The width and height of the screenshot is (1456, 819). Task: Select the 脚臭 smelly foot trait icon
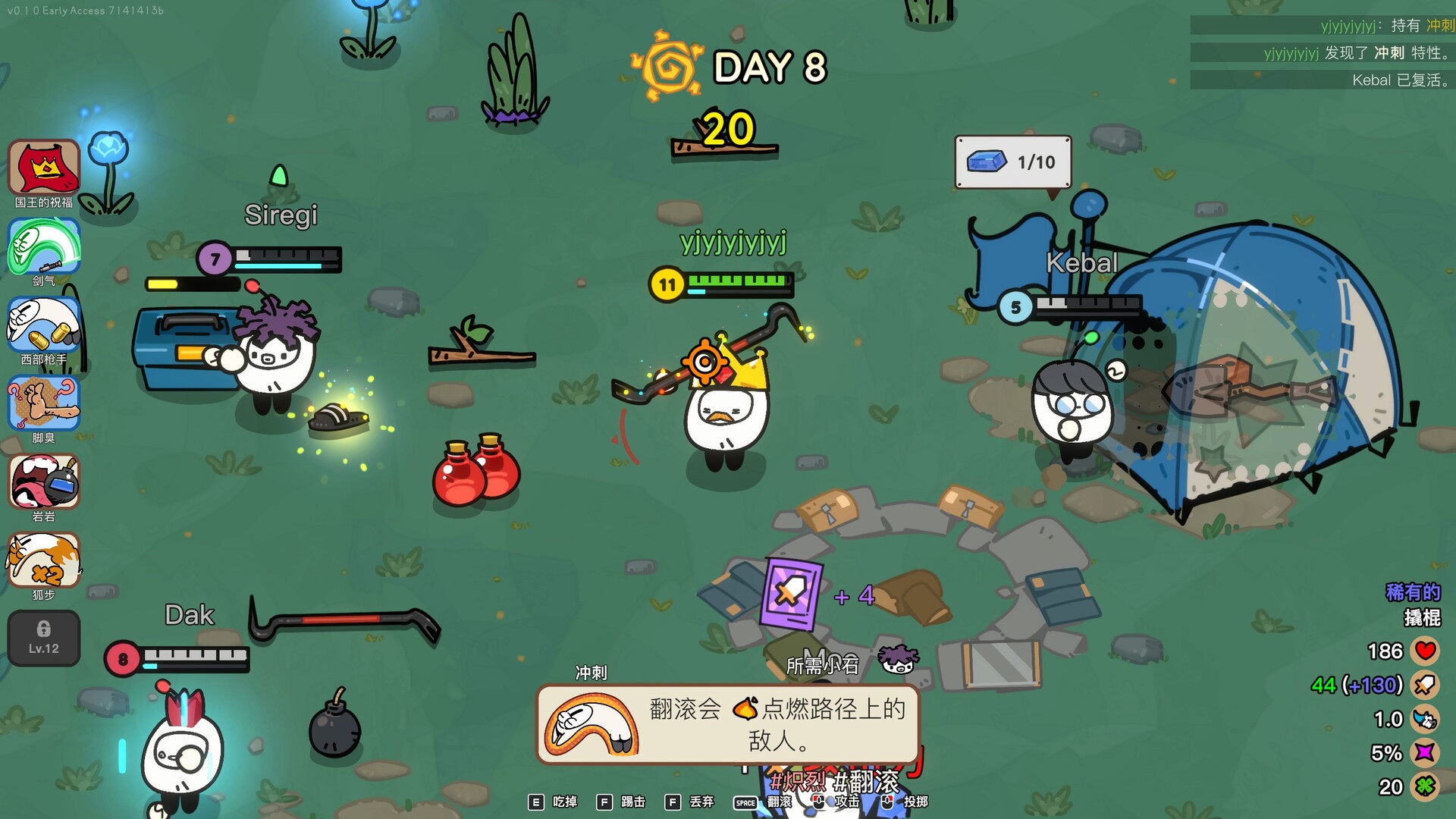pyautogui.click(x=44, y=403)
